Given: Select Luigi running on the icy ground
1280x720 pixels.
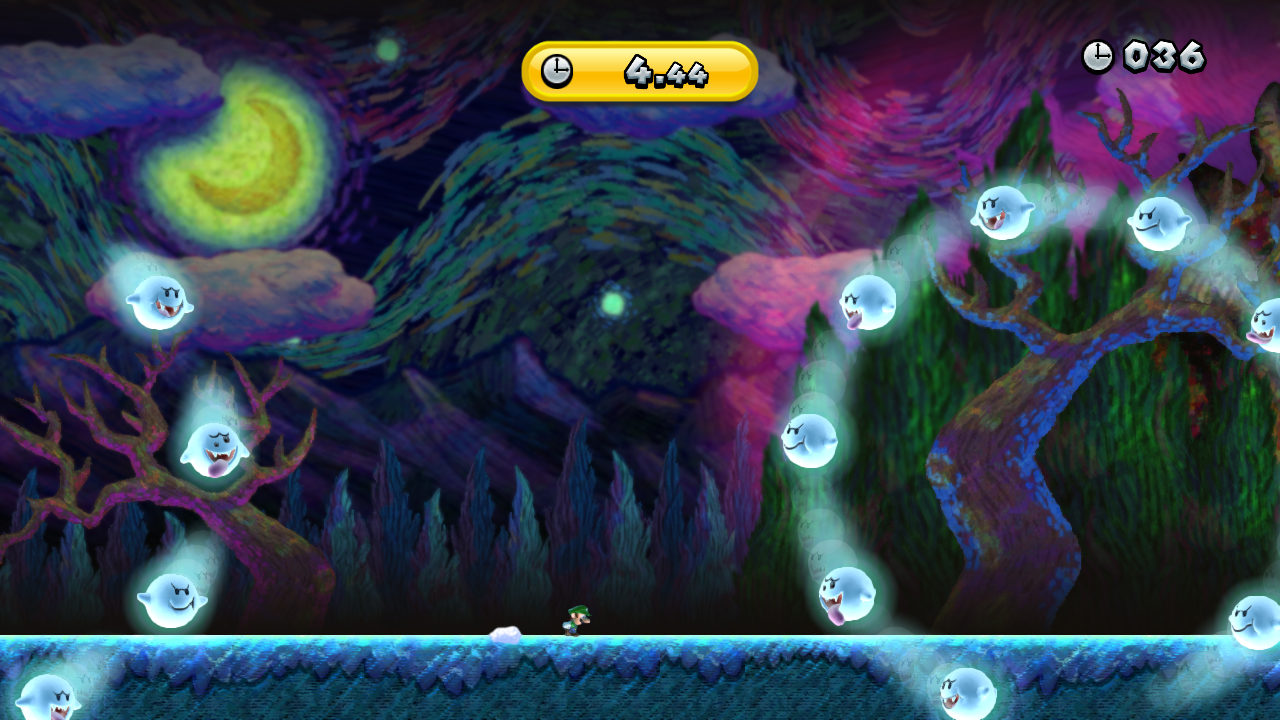Looking at the screenshot, I should pos(573,621).
